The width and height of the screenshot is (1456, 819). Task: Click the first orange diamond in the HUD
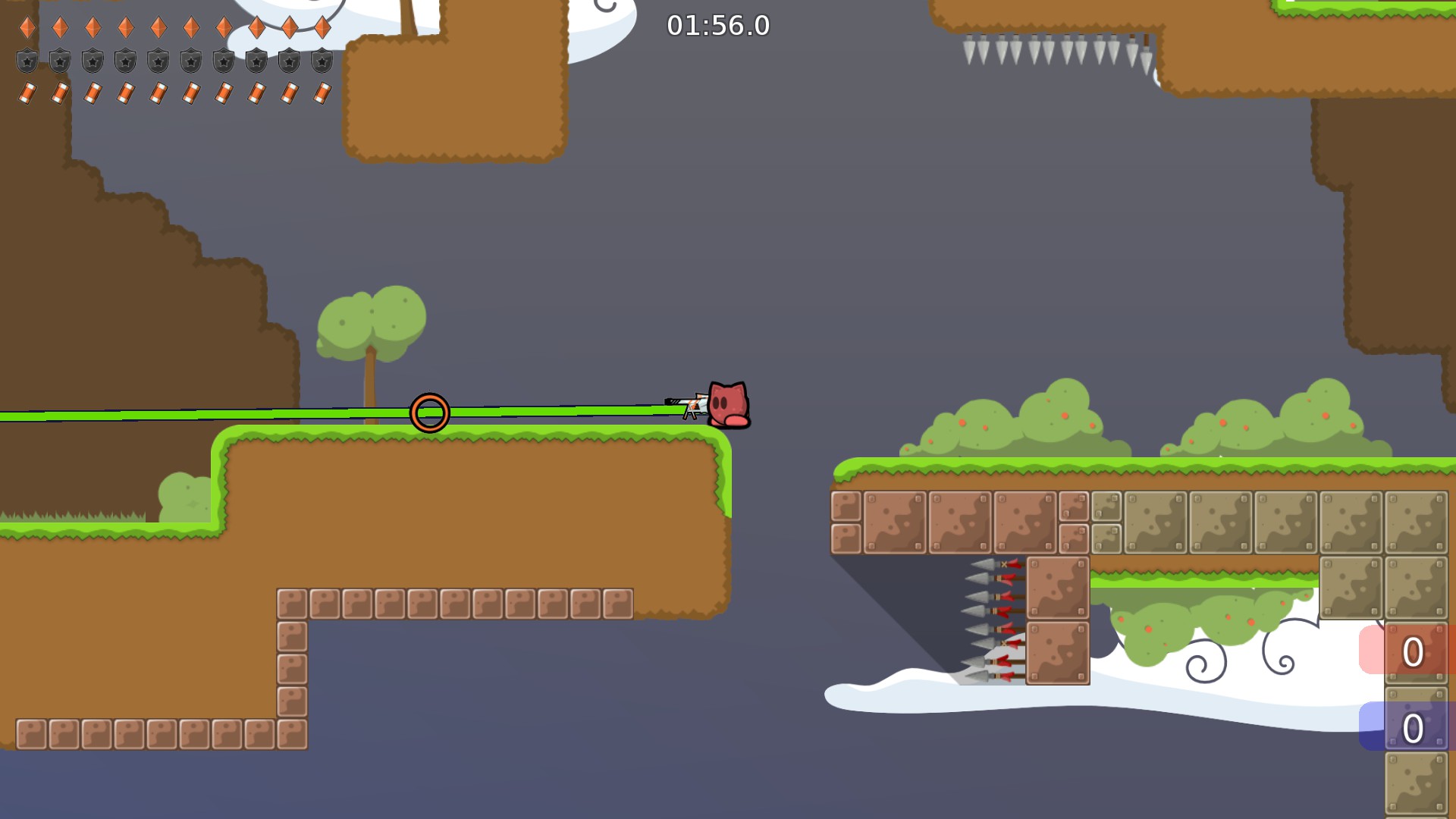tap(28, 27)
